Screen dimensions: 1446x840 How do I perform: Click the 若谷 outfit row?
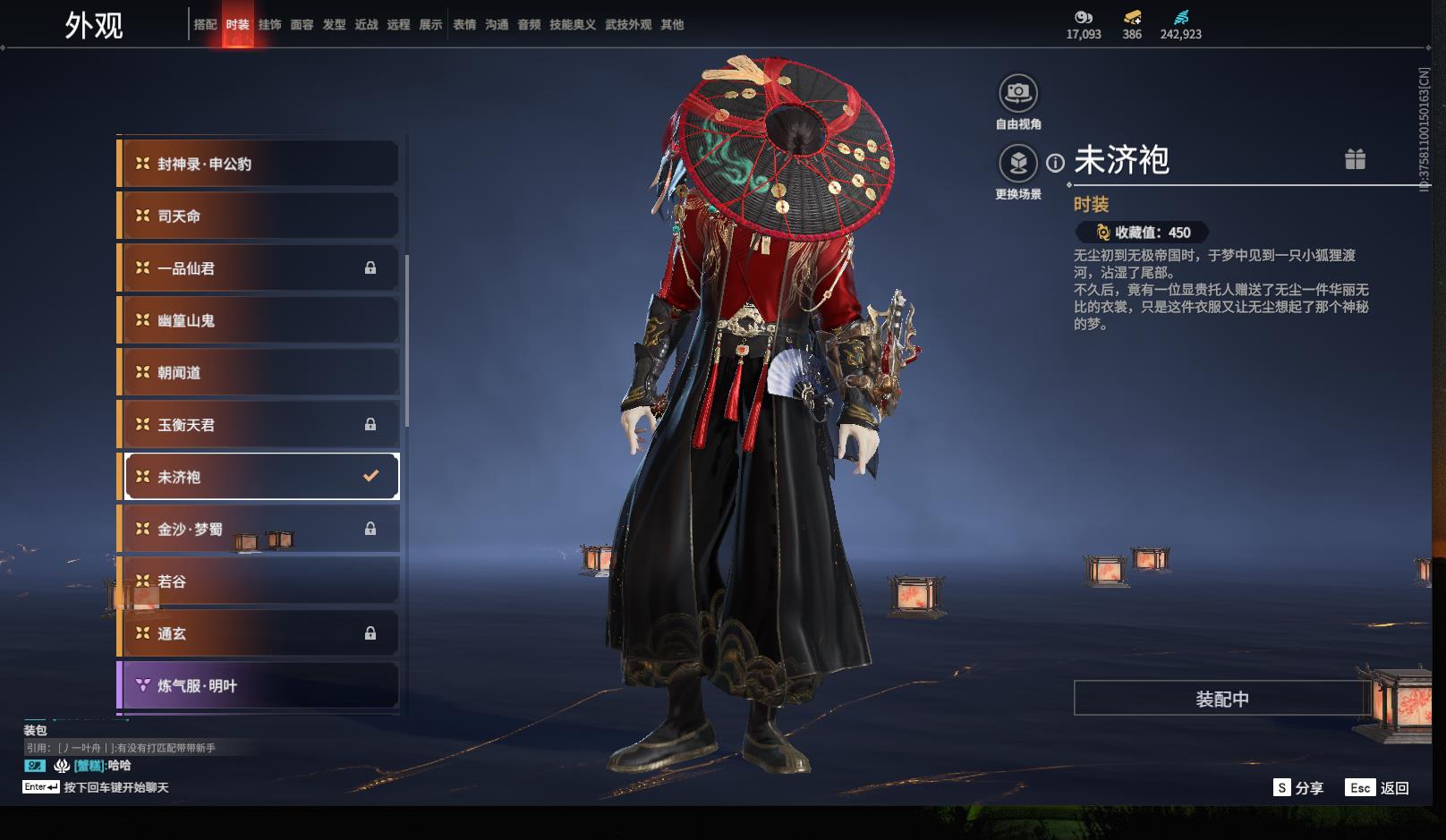[x=259, y=581]
